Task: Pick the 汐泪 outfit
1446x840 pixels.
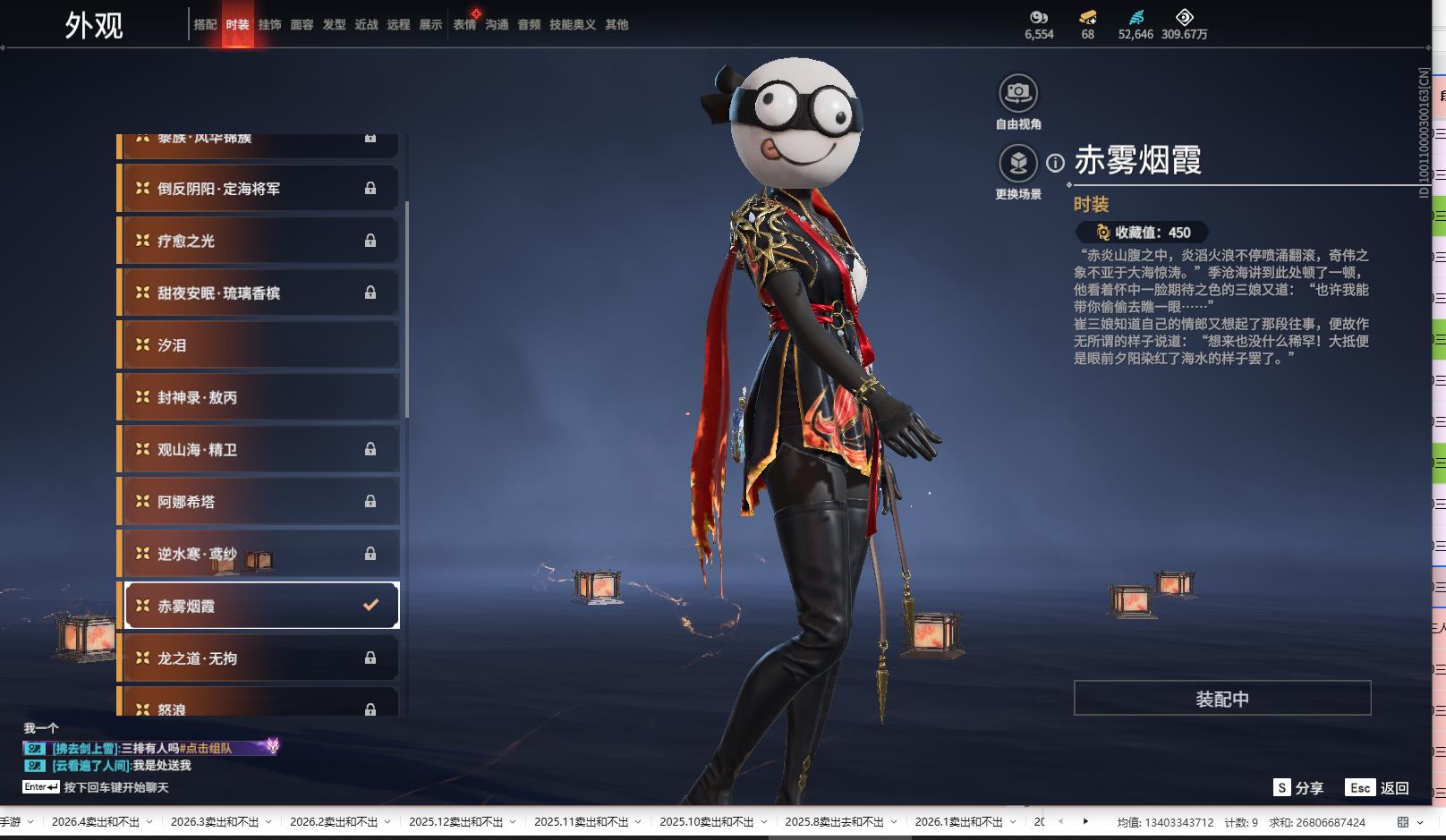Action: click(x=259, y=345)
